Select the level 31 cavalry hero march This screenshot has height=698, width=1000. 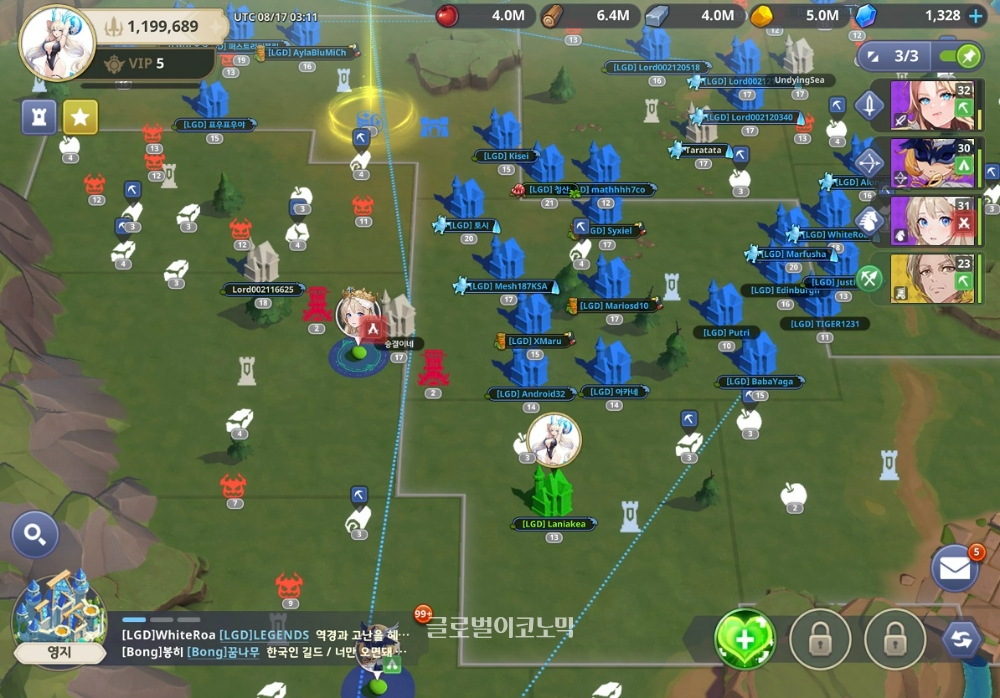(930, 221)
